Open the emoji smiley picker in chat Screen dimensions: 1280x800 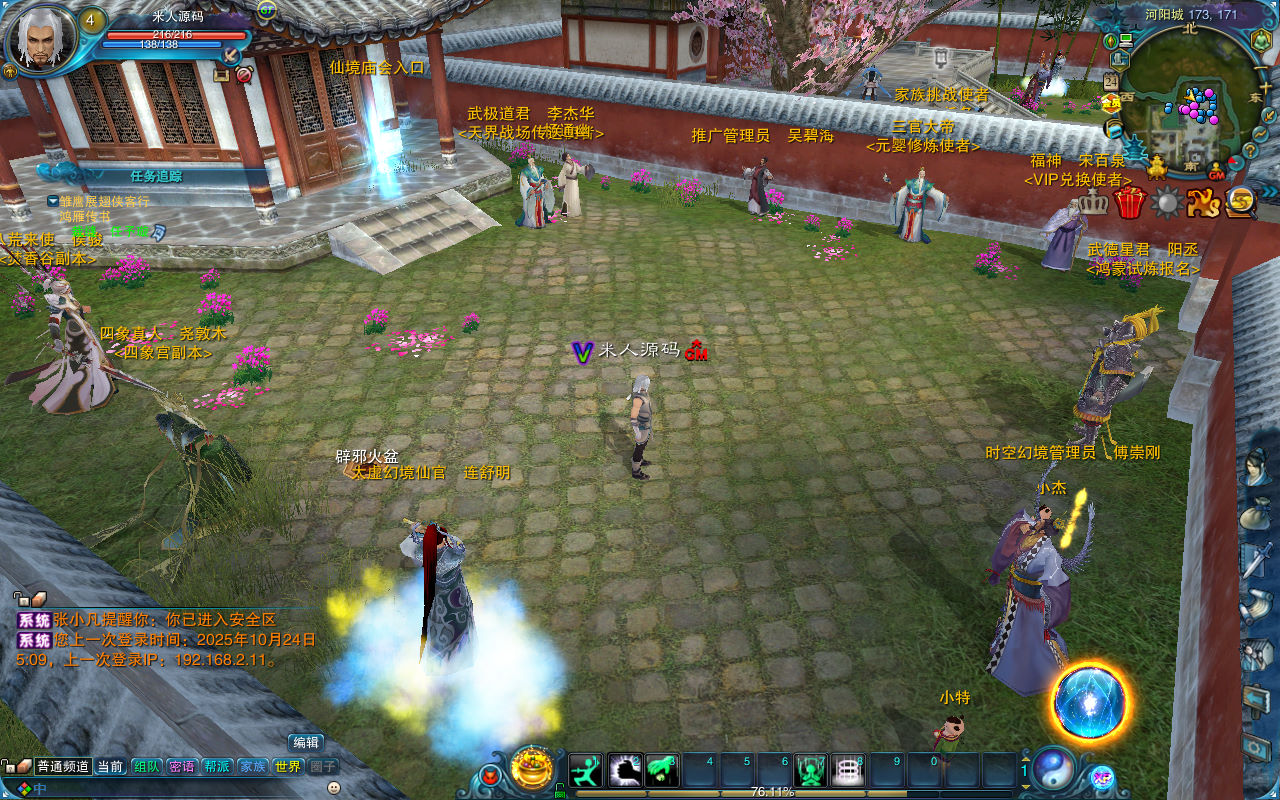tap(333, 788)
